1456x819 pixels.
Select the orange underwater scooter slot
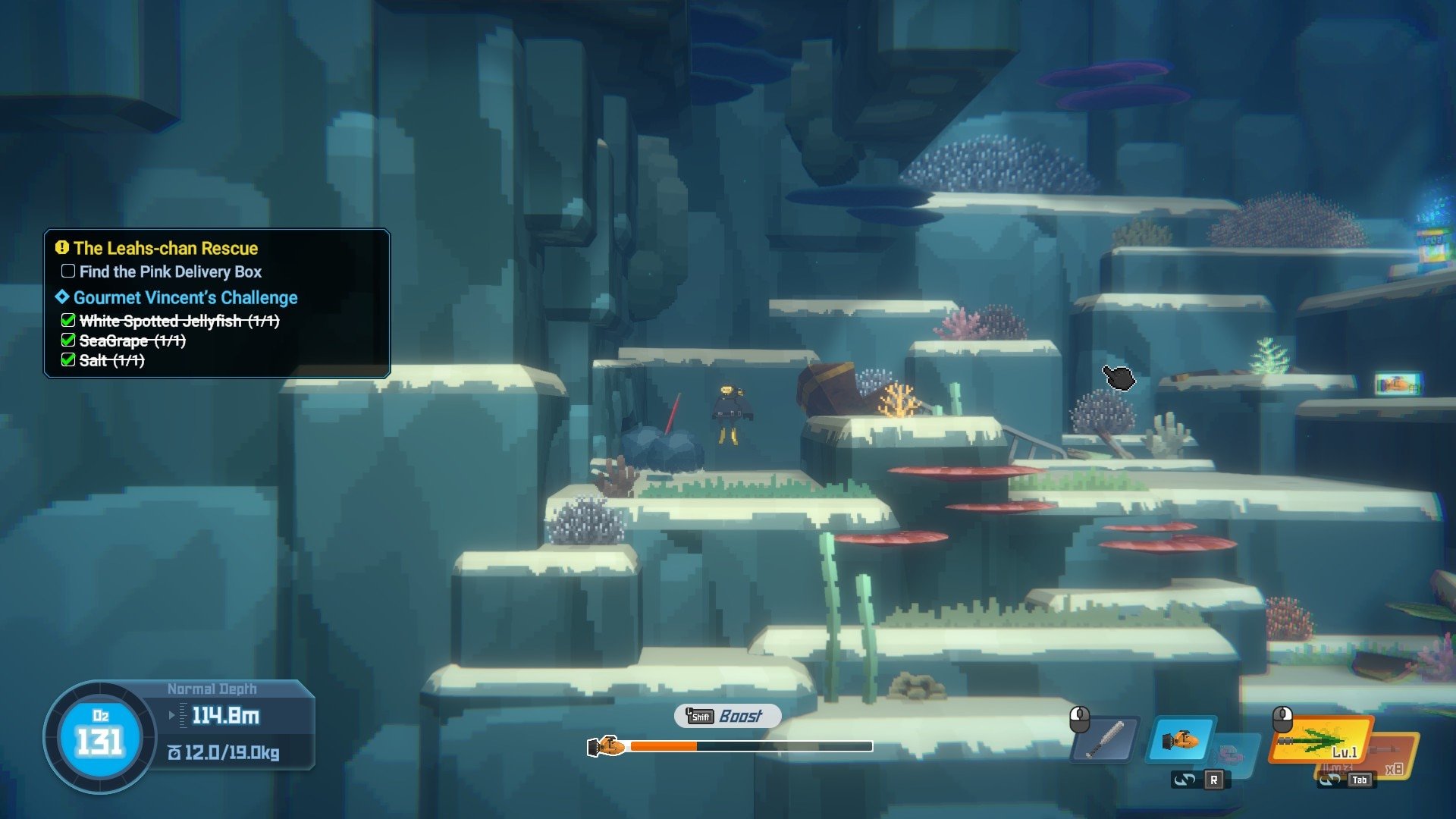pyautogui.click(x=1180, y=739)
